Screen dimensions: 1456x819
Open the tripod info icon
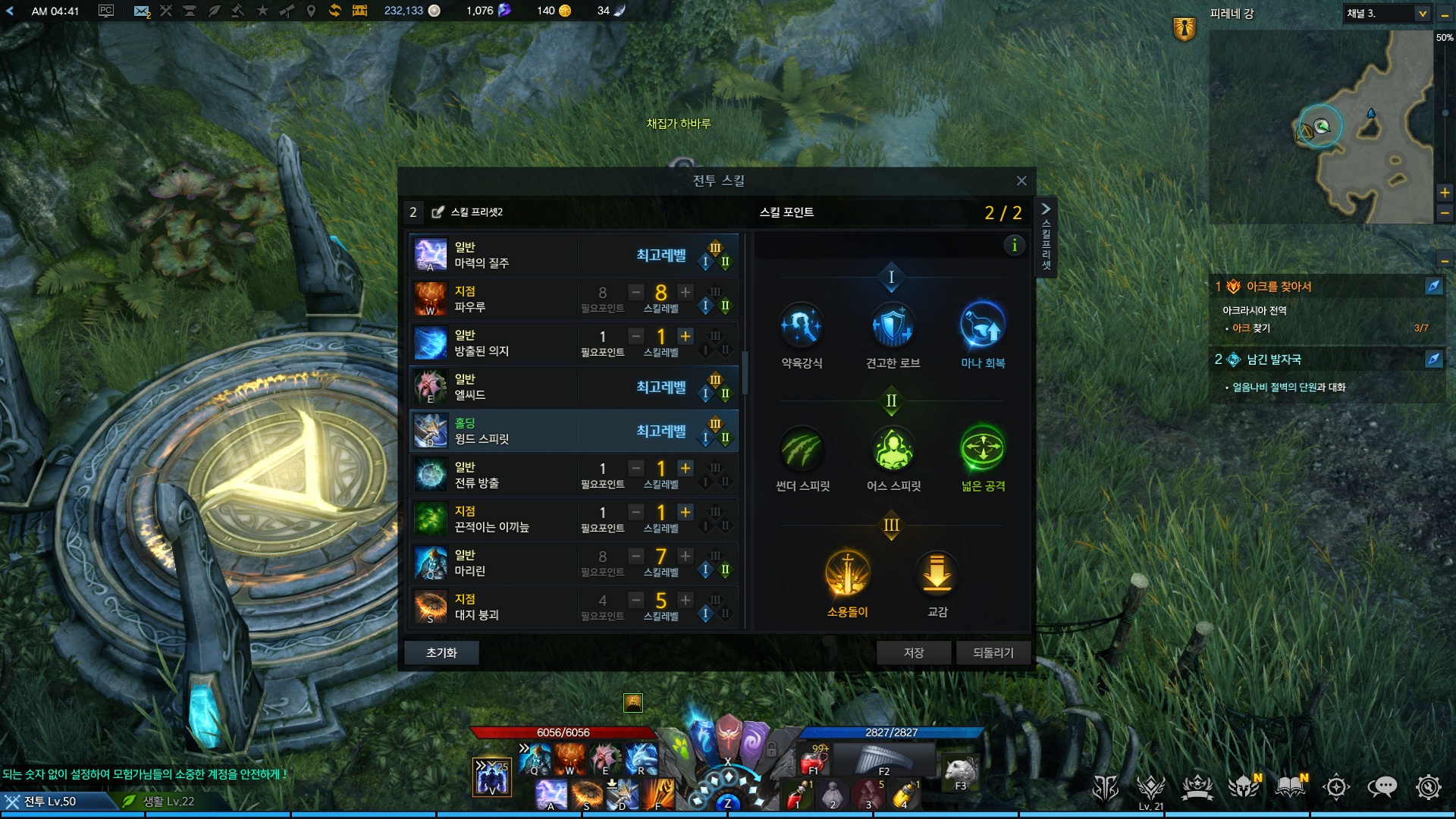(1014, 245)
